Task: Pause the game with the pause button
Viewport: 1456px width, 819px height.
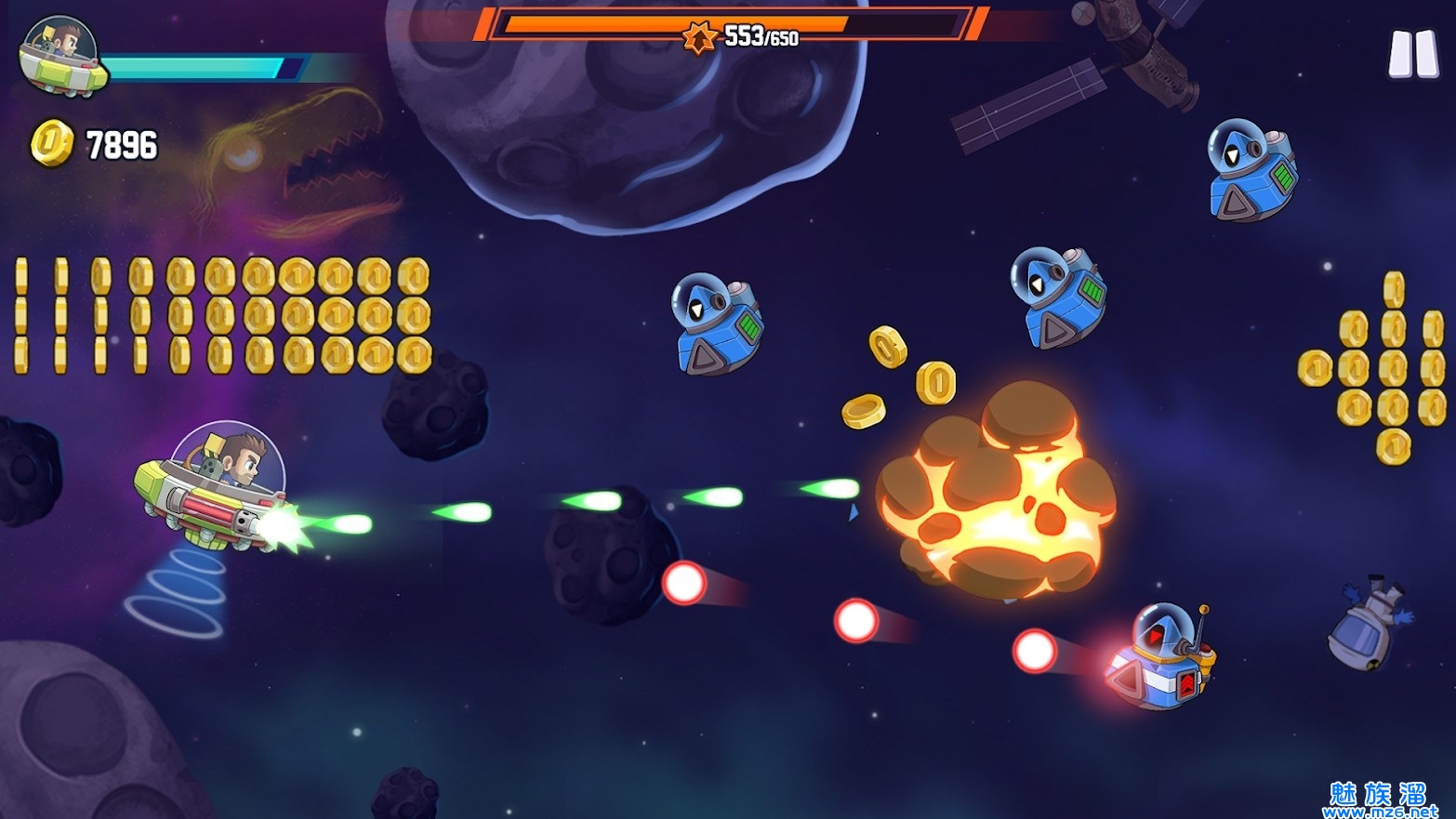Action: click(1412, 54)
